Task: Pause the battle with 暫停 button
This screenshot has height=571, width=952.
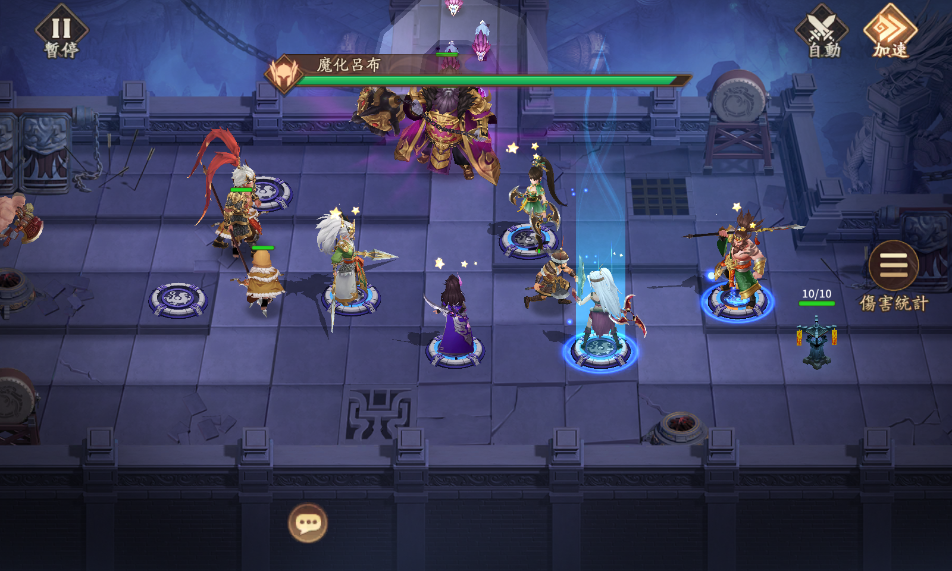Action: click(x=61, y=30)
